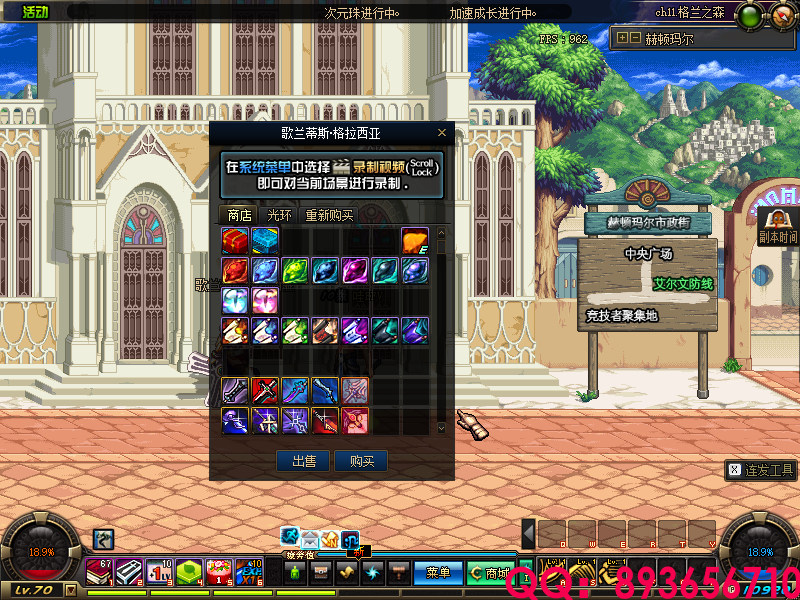Viewport: 800px width, 600px height.
Task: Click the minimap minus zoom button
Action: 634,39
